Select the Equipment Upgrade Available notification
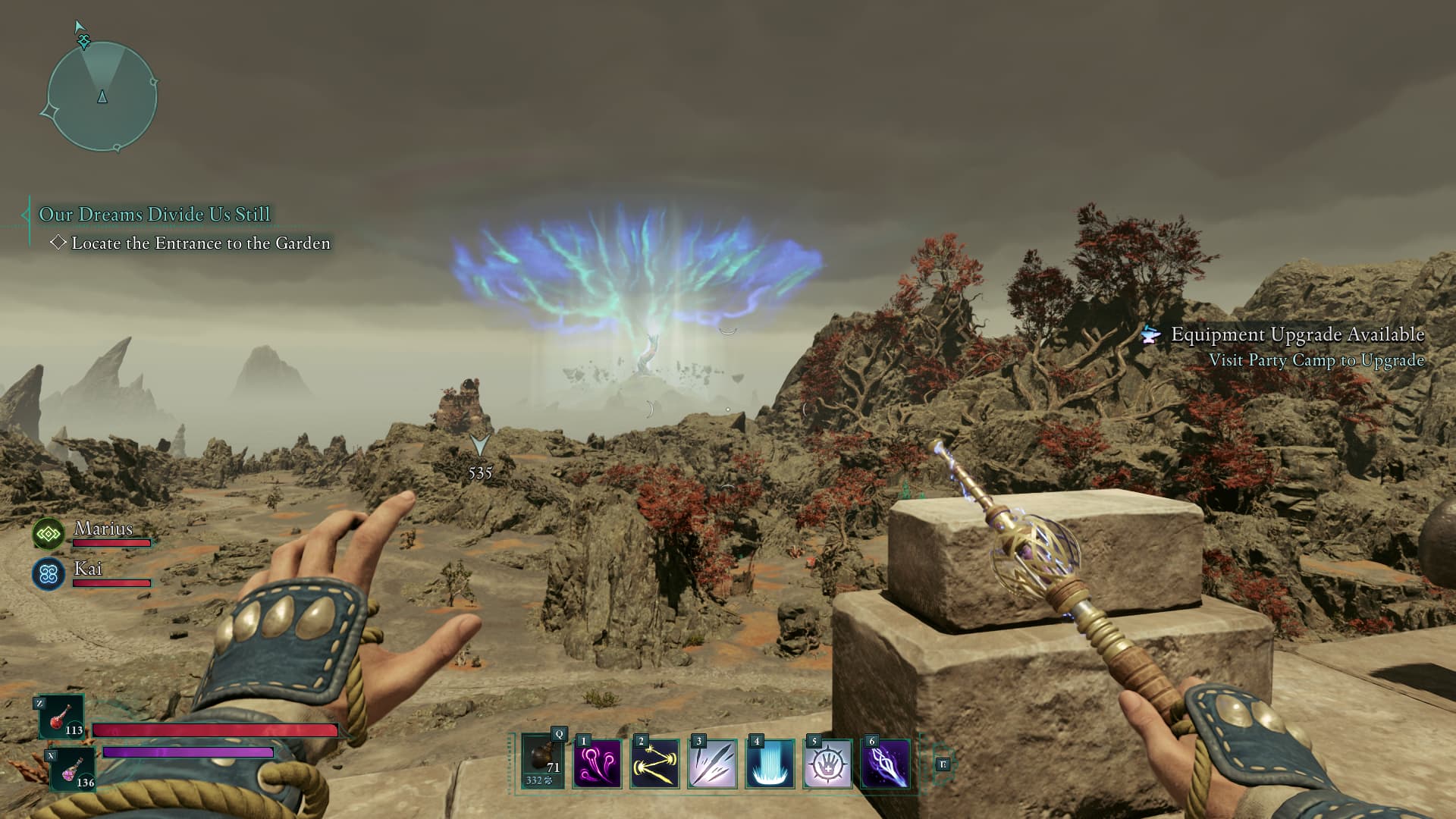1456x819 pixels. [1297, 334]
